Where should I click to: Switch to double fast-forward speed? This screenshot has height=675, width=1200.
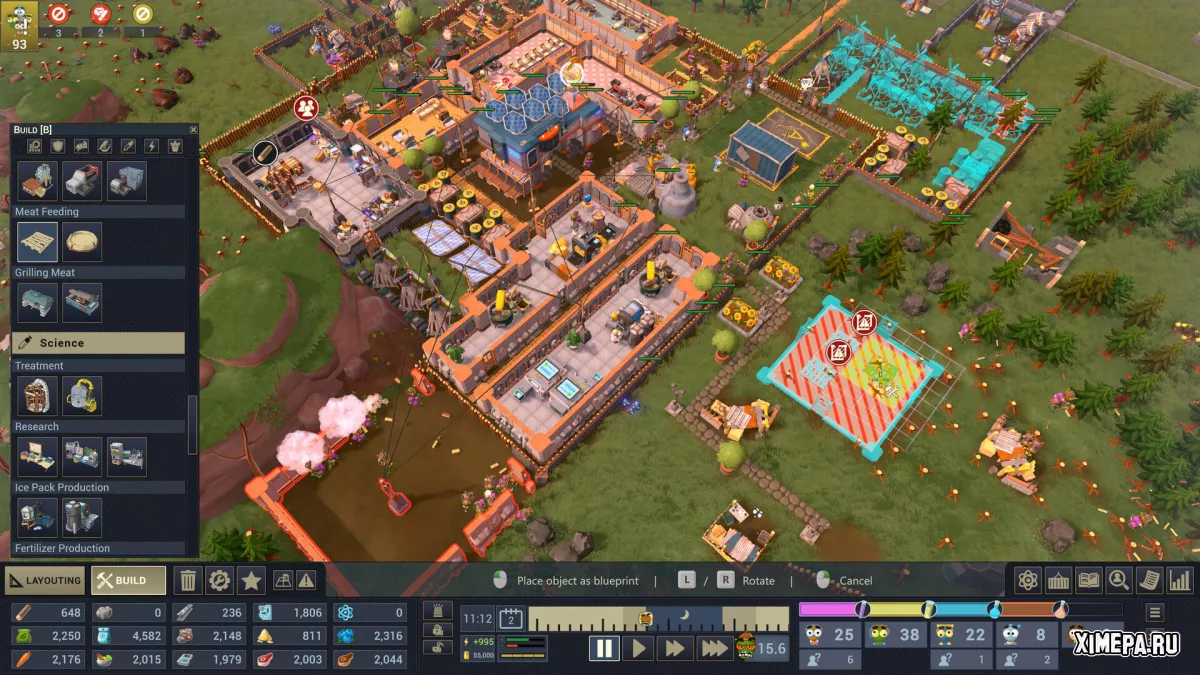675,648
